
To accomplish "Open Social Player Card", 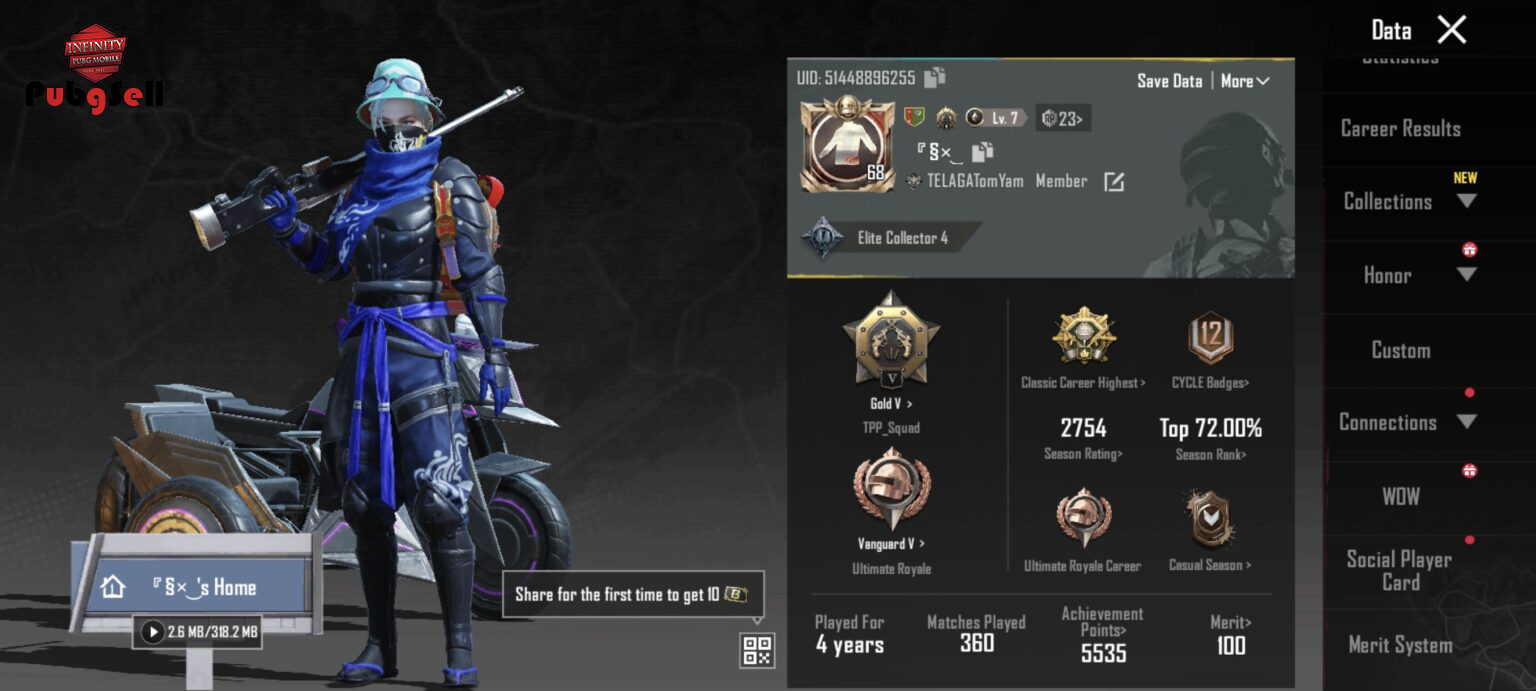I will [x=1399, y=571].
